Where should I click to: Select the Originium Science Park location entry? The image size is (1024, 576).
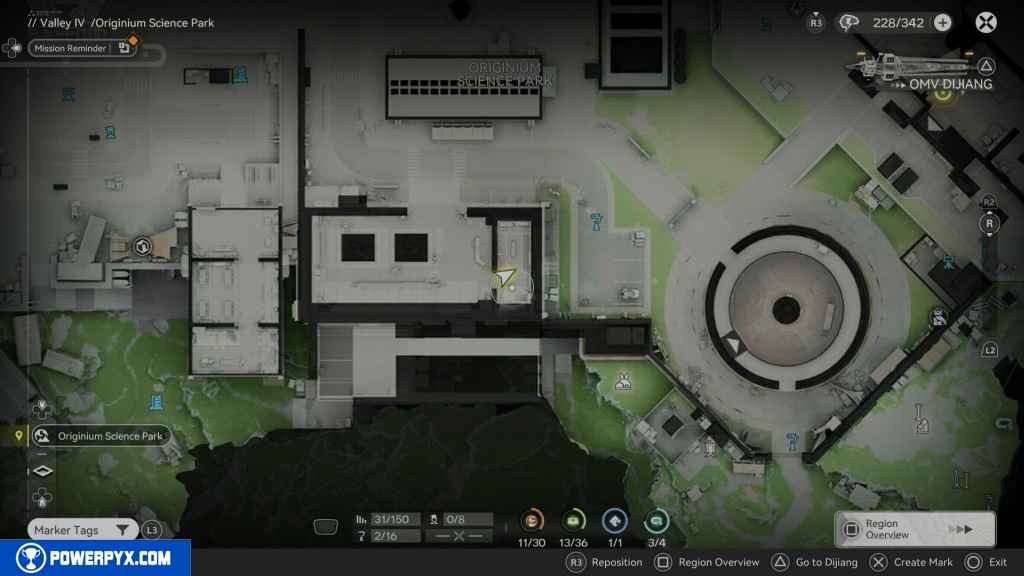(x=100, y=436)
